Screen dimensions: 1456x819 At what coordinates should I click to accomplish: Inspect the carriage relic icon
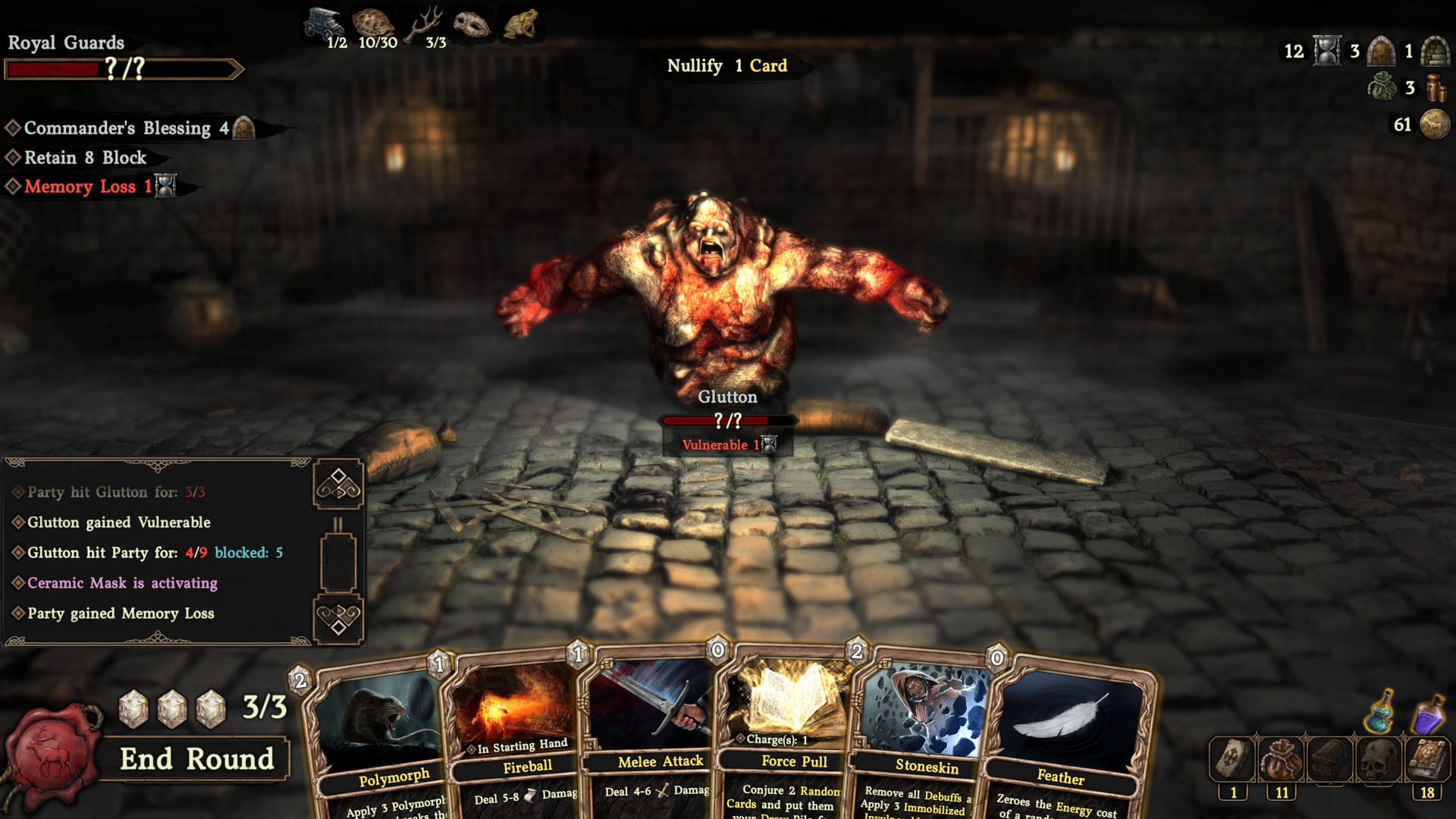(325, 22)
